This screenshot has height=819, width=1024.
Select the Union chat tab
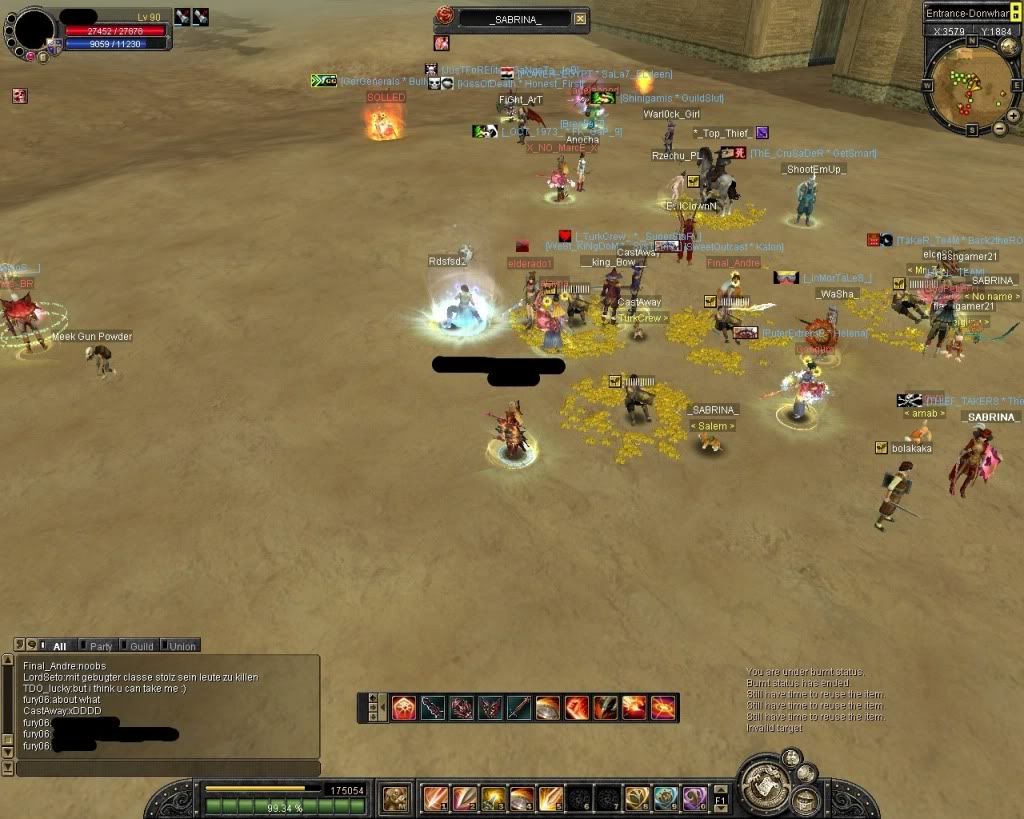point(181,646)
